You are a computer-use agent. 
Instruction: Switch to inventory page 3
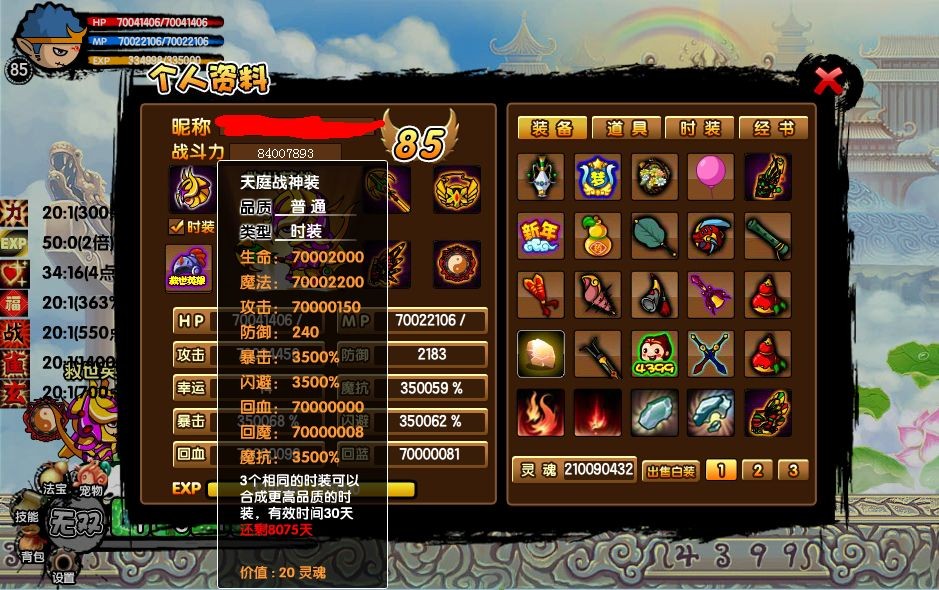[793, 470]
